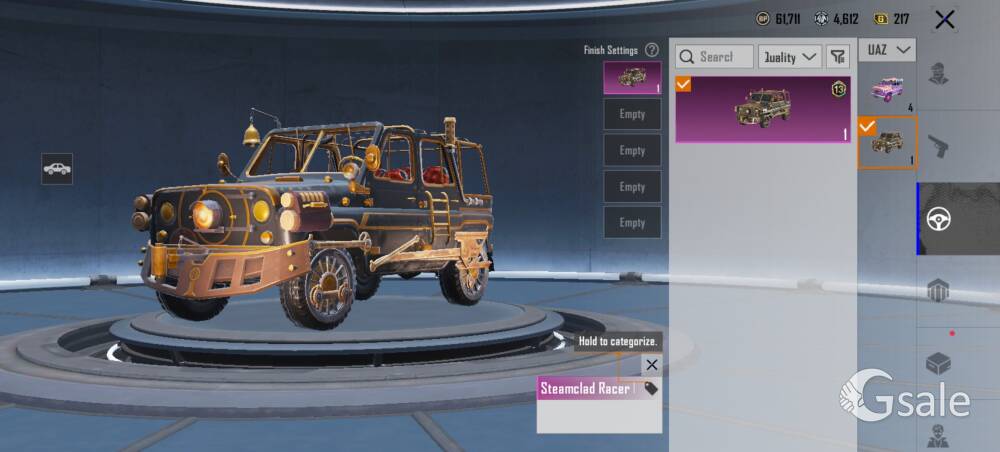Open the steering wheel vehicles category

point(939,219)
